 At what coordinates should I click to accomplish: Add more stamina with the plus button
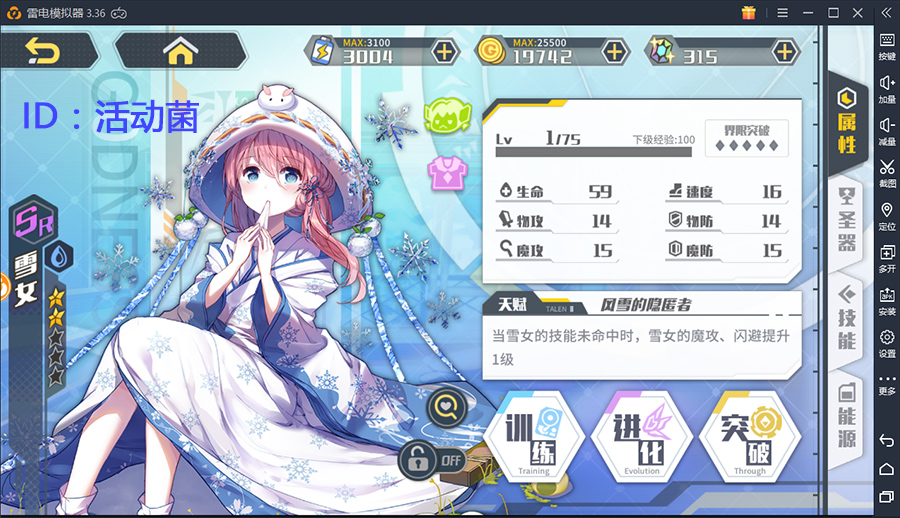(443, 51)
